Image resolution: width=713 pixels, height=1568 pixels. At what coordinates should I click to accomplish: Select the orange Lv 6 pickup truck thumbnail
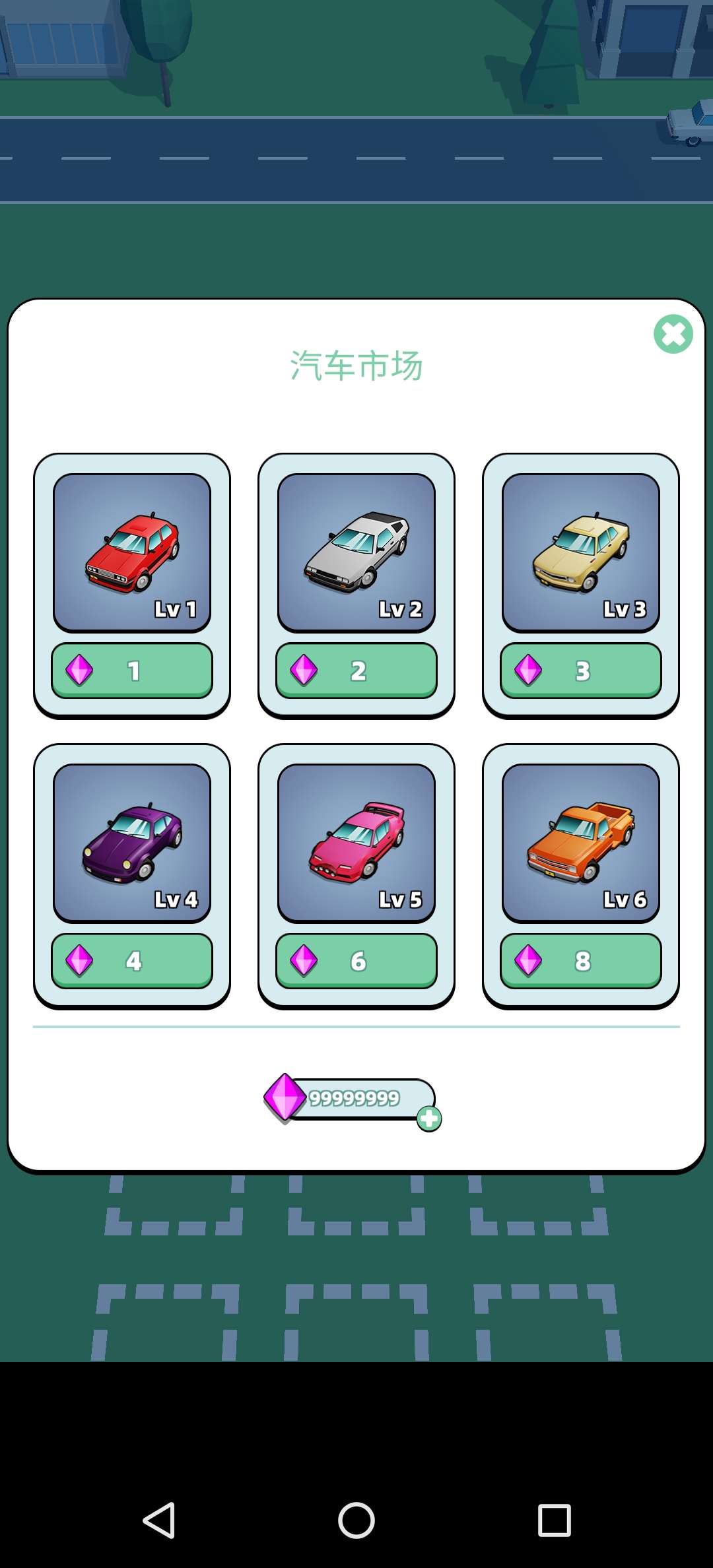581,843
